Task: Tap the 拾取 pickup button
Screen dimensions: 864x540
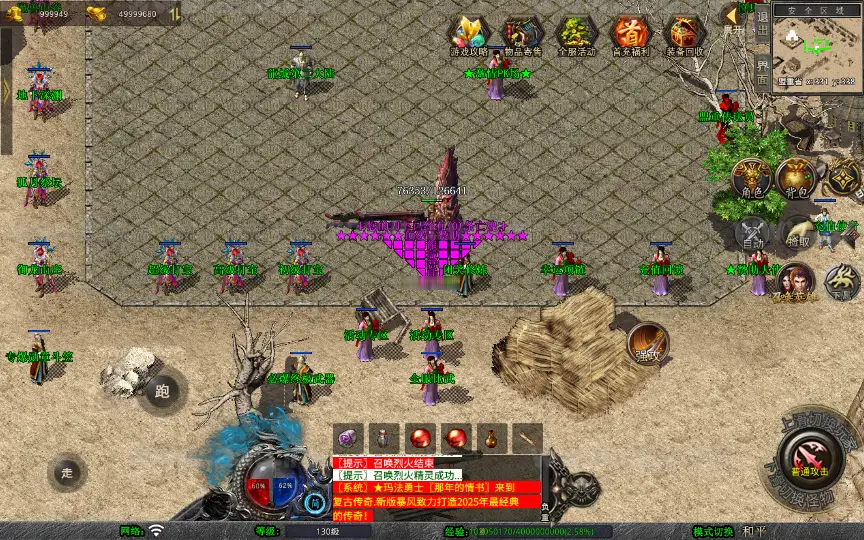Action: click(x=798, y=231)
